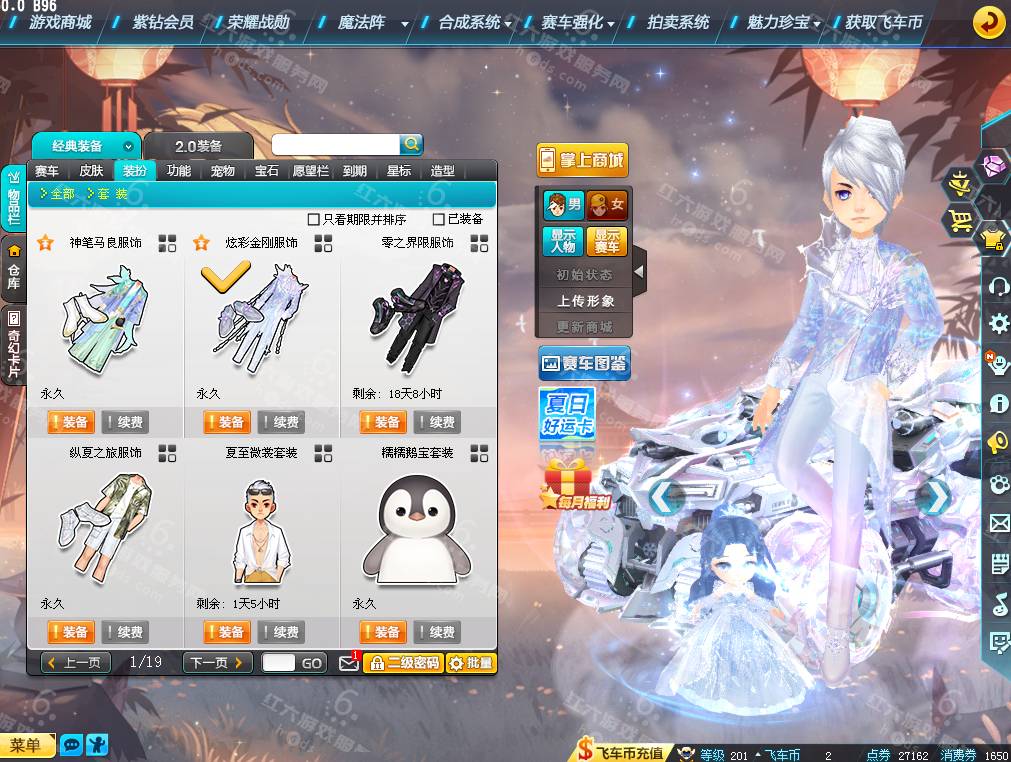Toggle the 已装备 equipped-only checkbox

point(439,219)
